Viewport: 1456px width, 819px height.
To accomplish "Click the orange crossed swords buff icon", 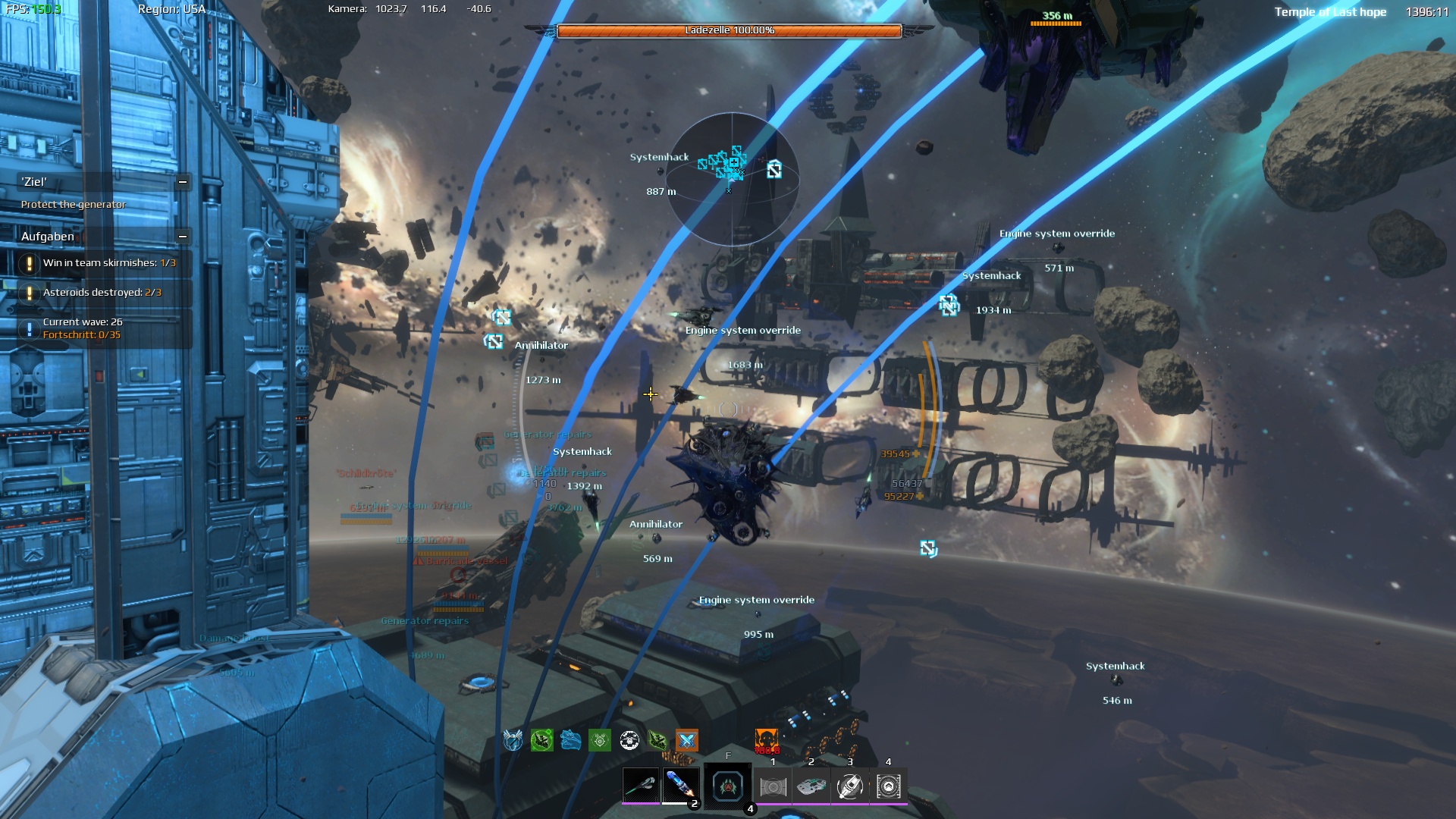I will [687, 740].
